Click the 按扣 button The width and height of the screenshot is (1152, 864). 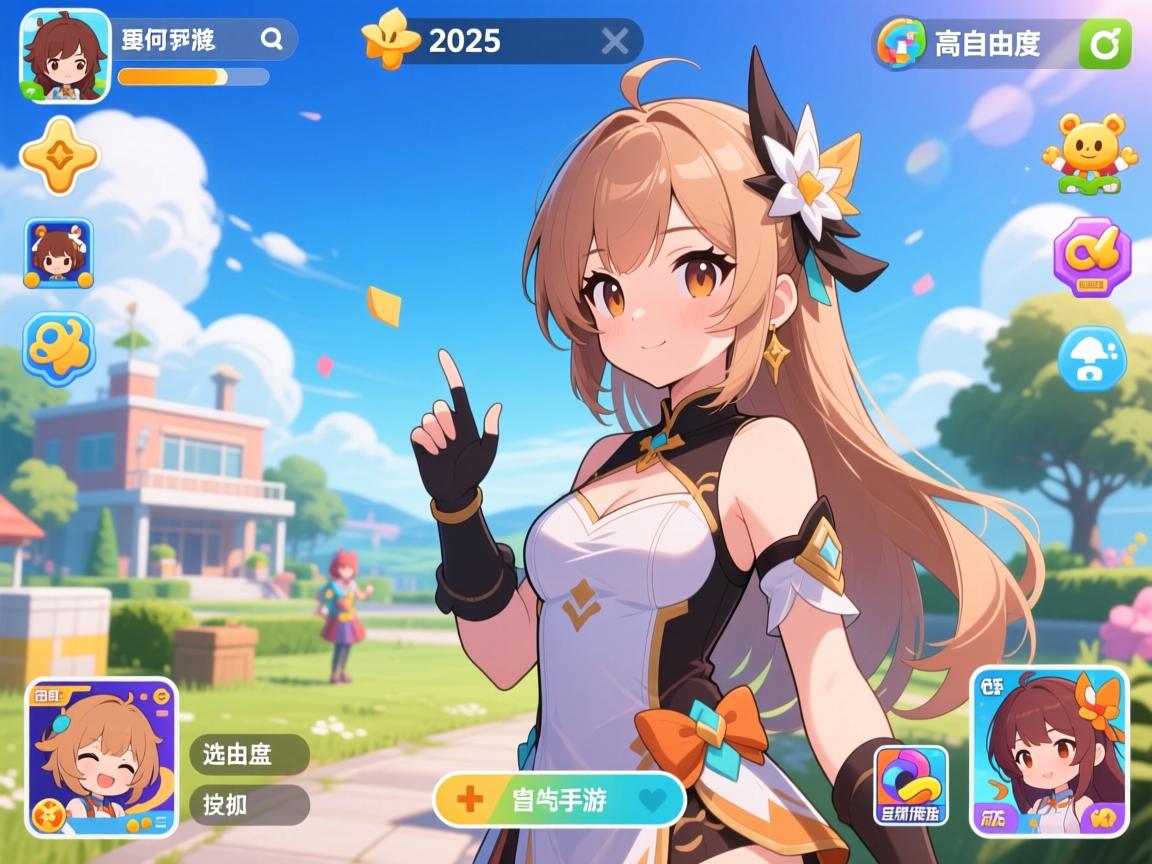(x=249, y=804)
